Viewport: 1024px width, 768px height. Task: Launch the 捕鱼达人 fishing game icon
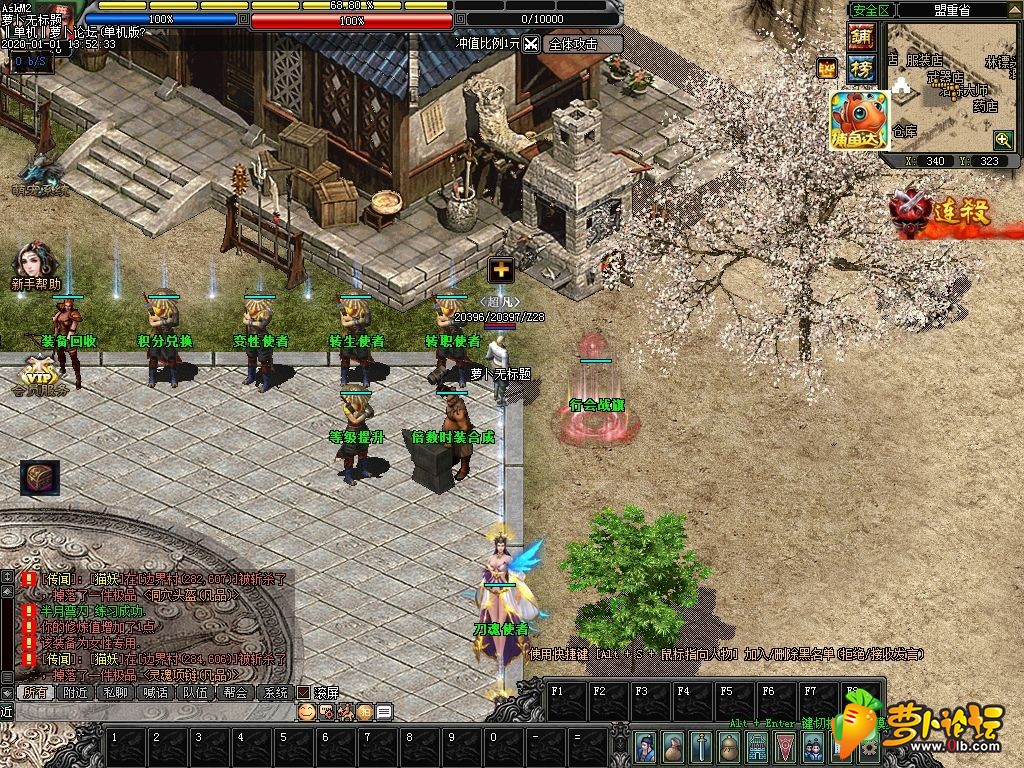coord(858,120)
